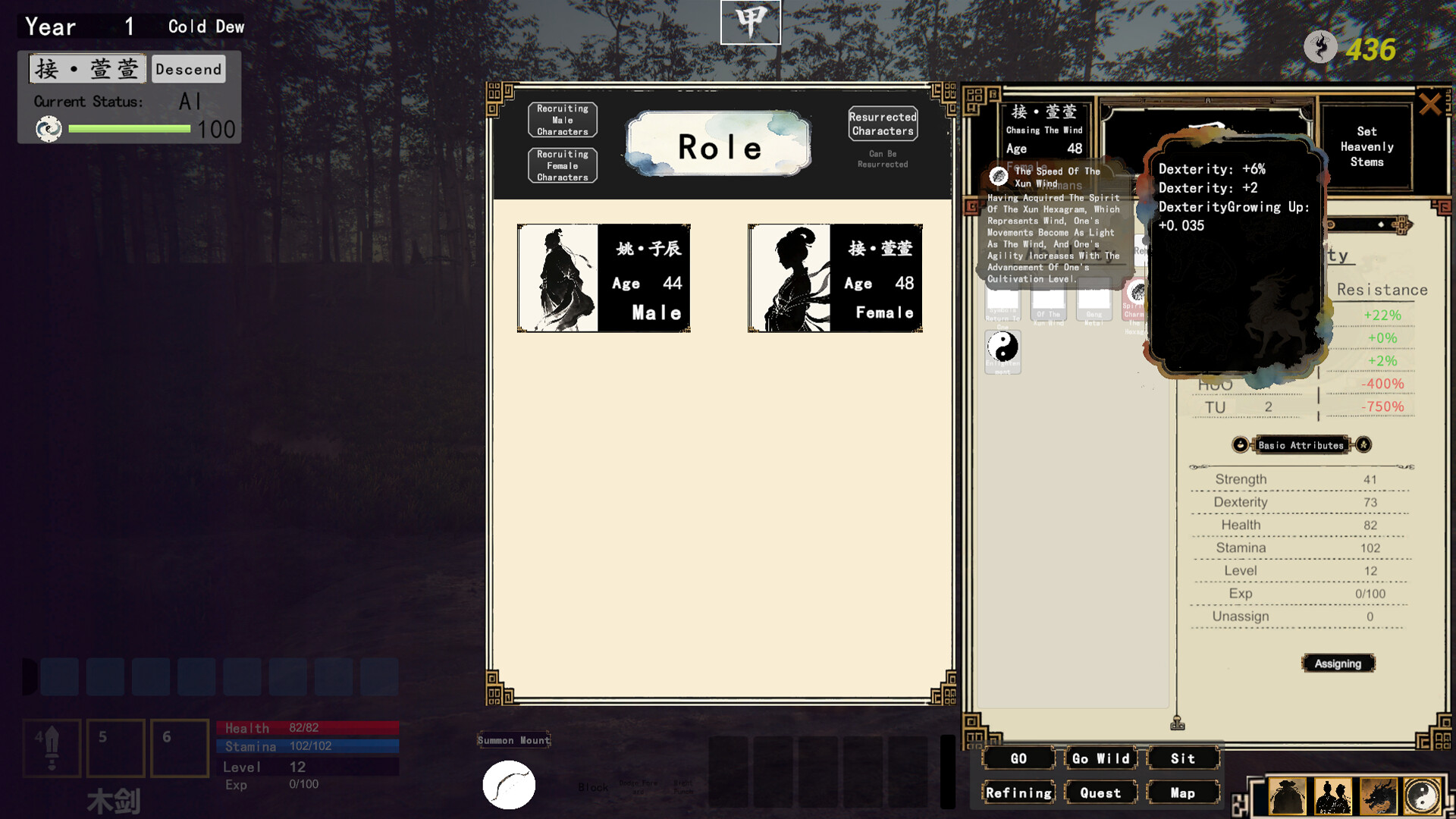Open Recruiting Female Characters
Screen dimensions: 1456x819
pos(563,166)
